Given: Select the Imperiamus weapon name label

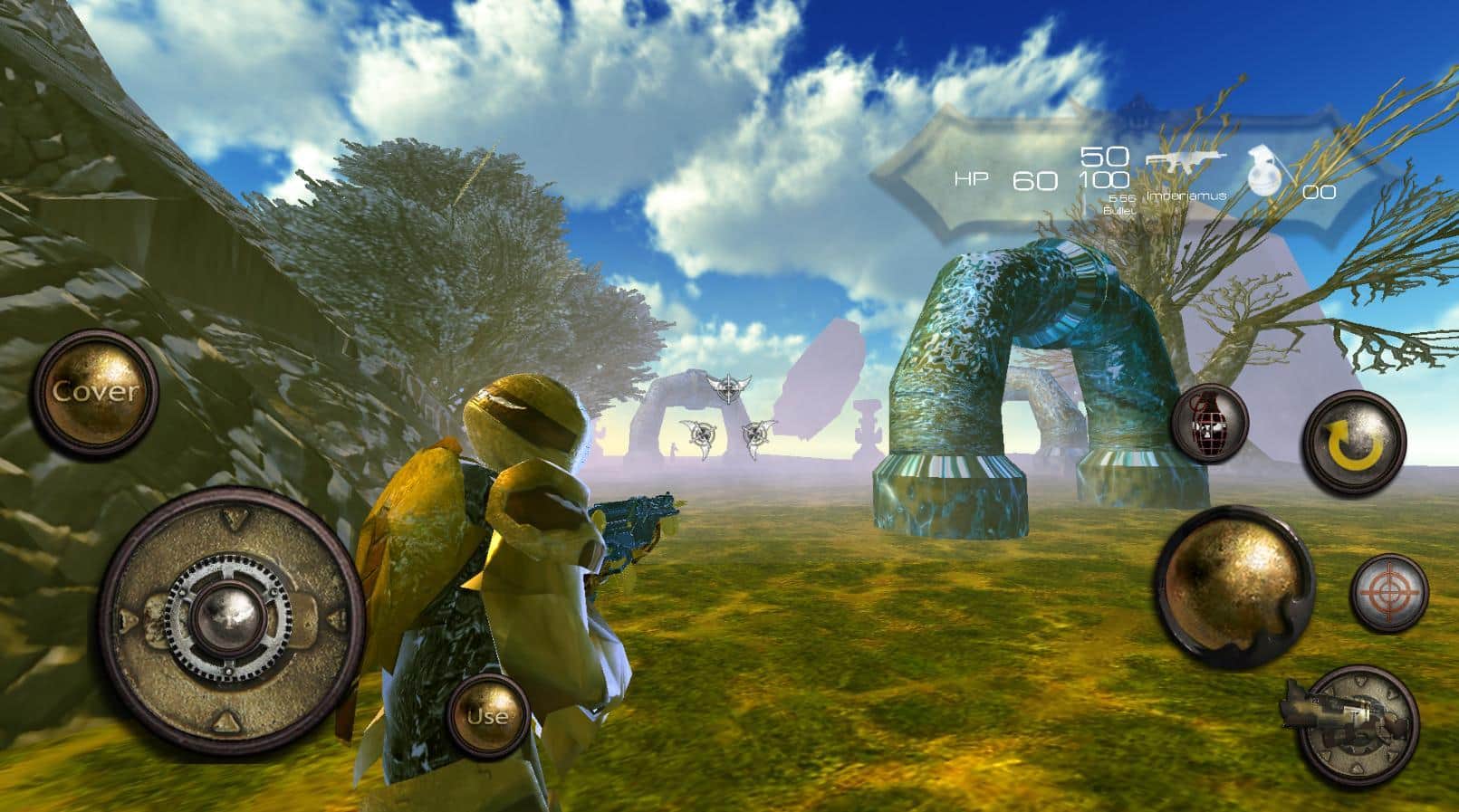Looking at the screenshot, I should [1186, 195].
